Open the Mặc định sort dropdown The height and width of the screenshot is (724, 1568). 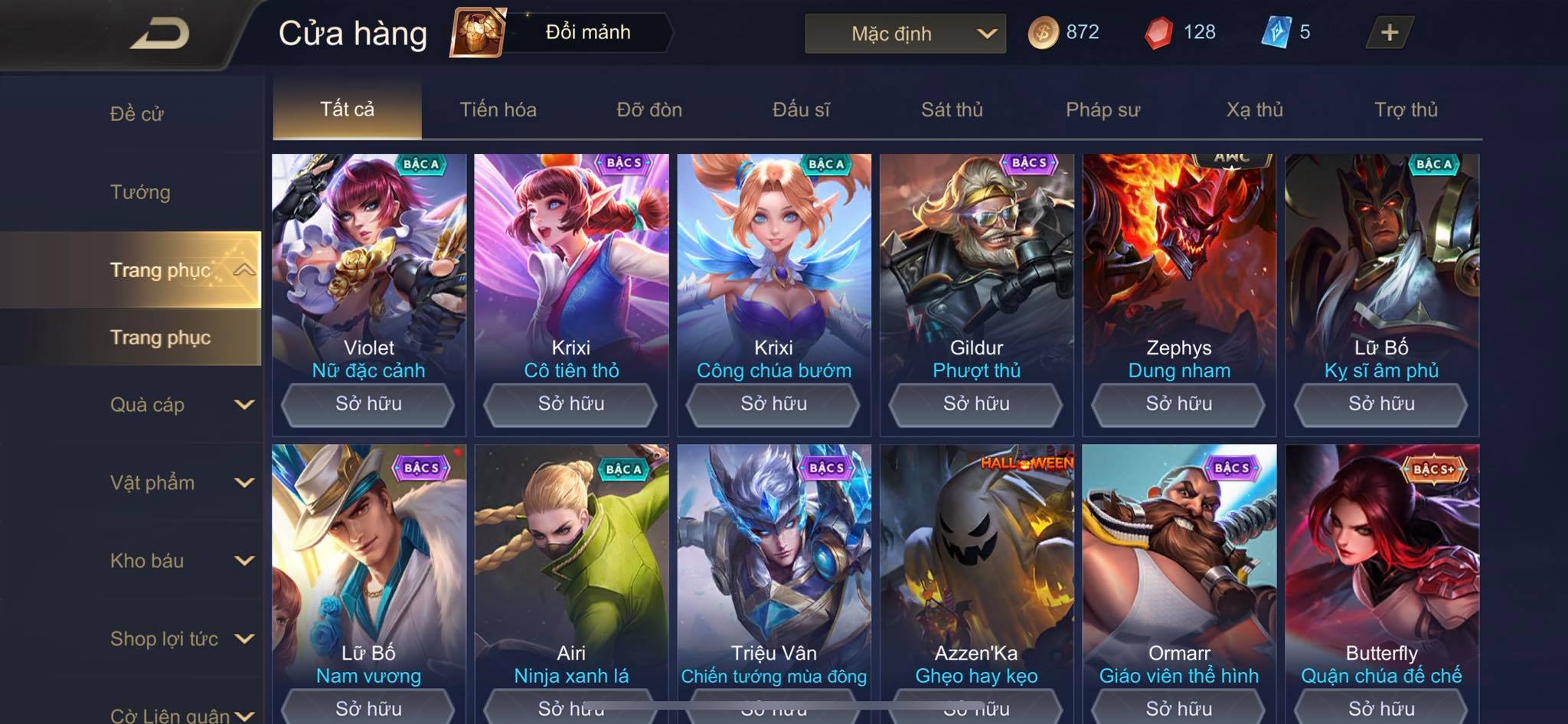[905, 34]
